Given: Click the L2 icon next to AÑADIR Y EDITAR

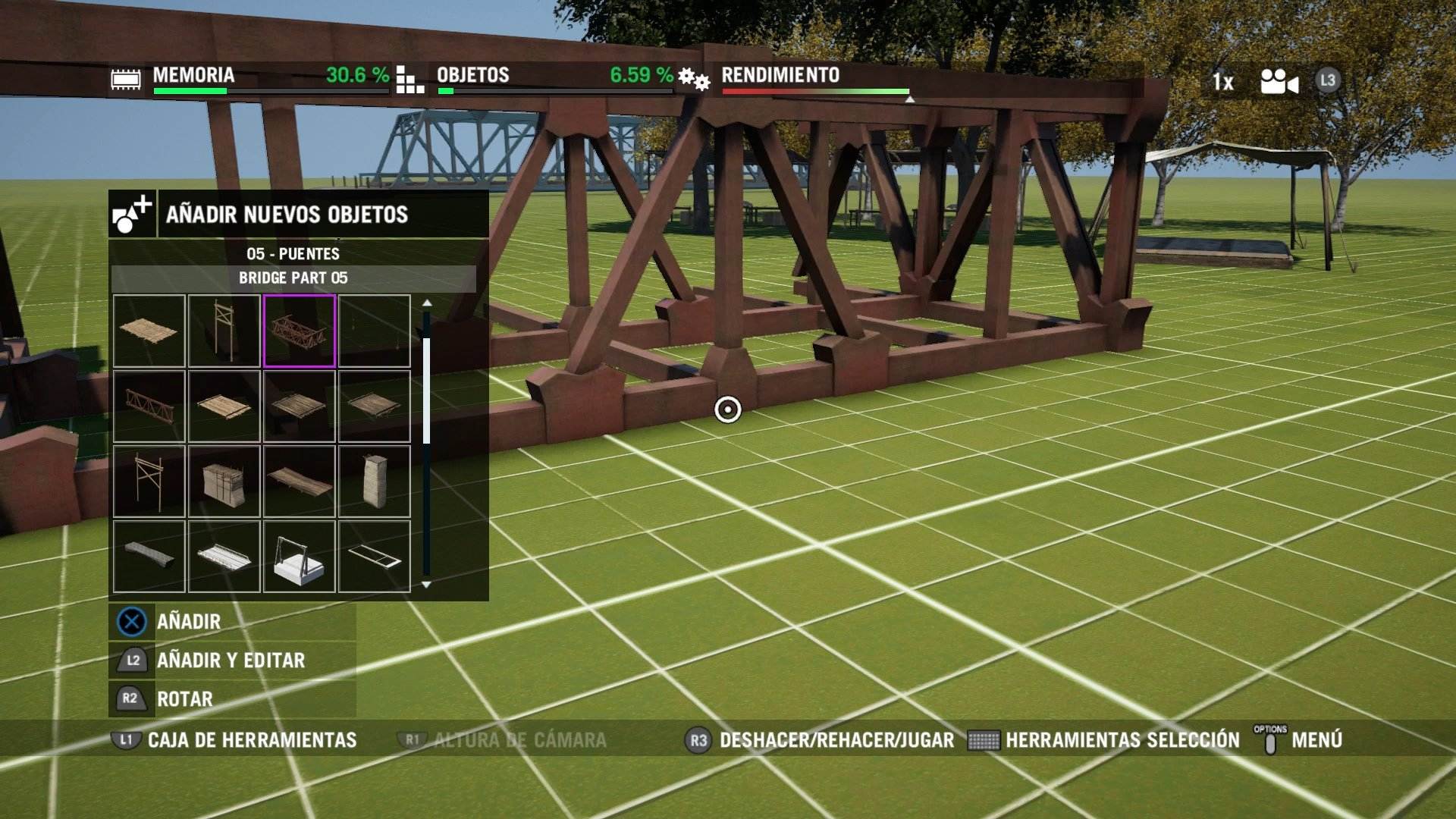Looking at the screenshot, I should pyautogui.click(x=130, y=661).
